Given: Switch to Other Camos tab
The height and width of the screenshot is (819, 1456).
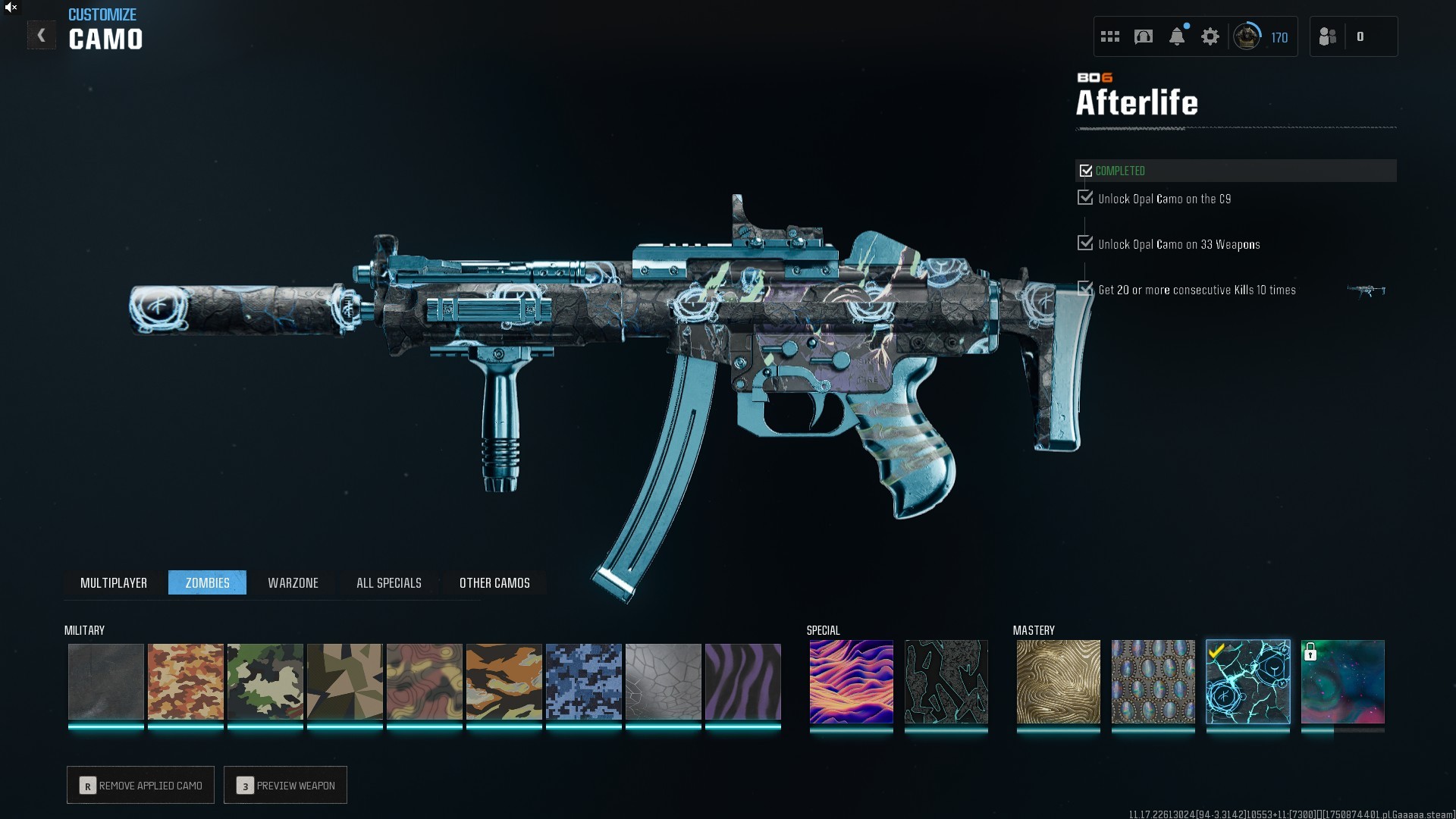Looking at the screenshot, I should tap(494, 582).
